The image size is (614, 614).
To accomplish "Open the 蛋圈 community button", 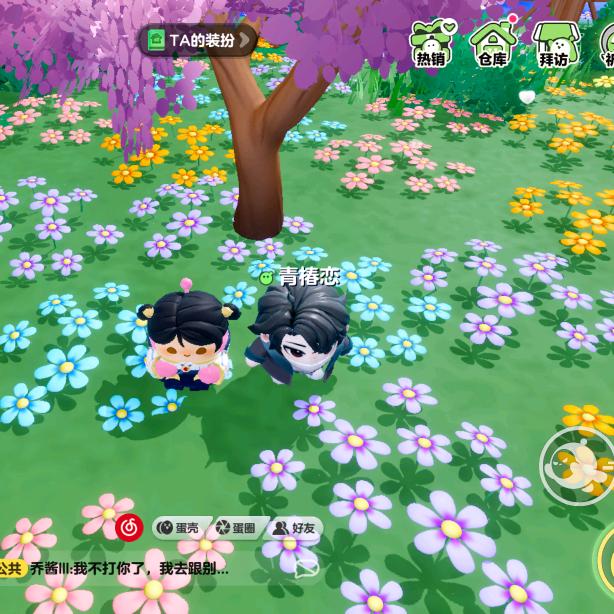I will click(x=235, y=527).
